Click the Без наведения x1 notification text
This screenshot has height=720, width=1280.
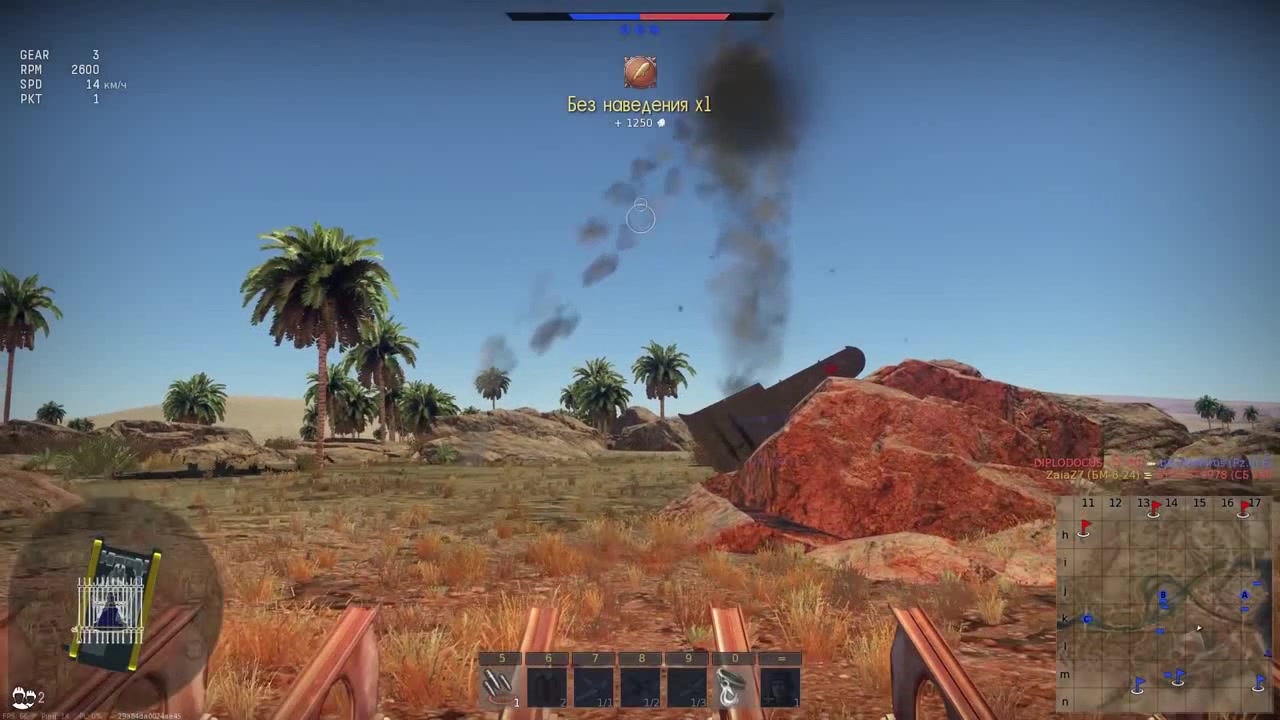[639, 105]
